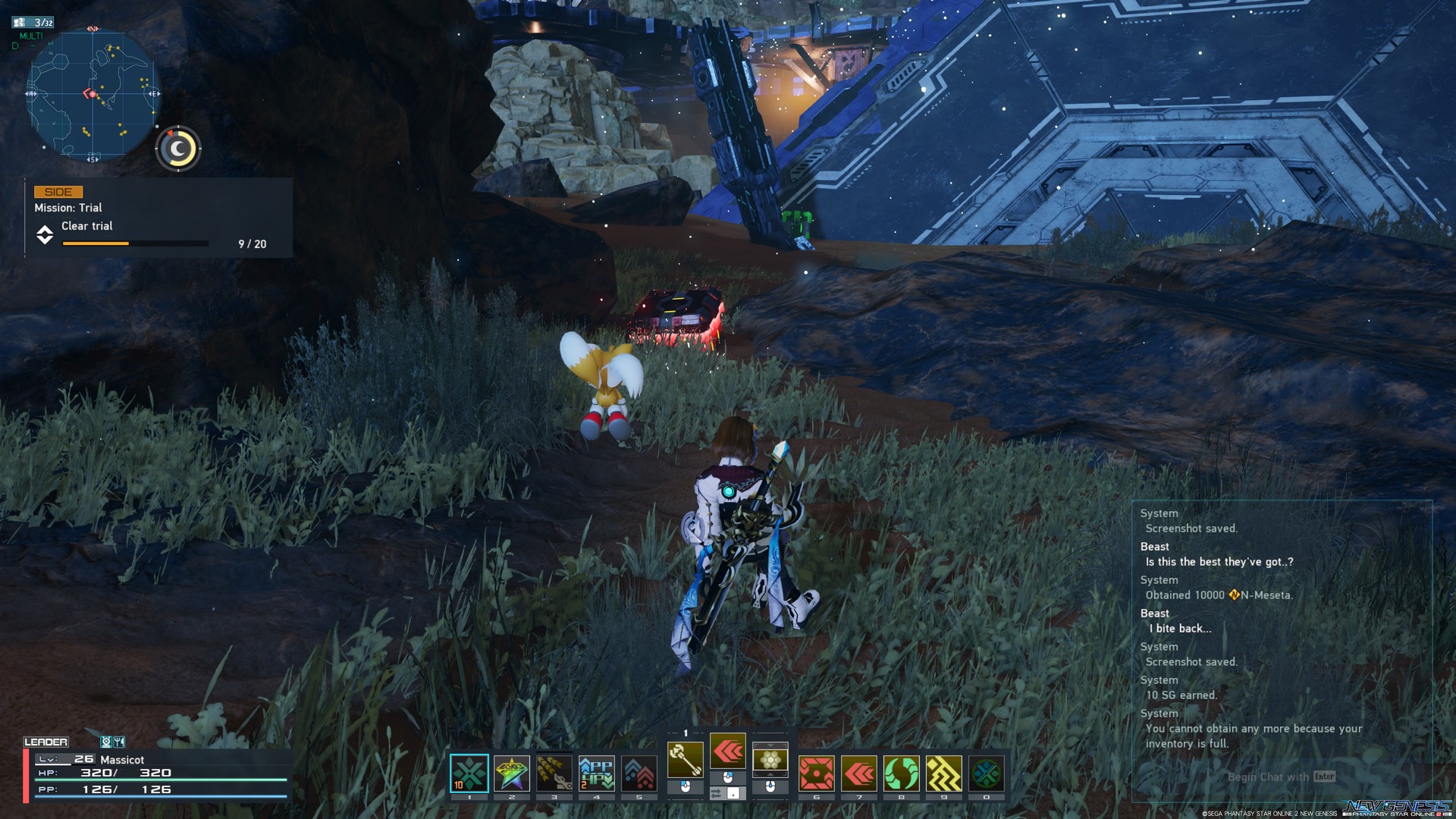Activate the green swirl skill in slot 8

902,773
